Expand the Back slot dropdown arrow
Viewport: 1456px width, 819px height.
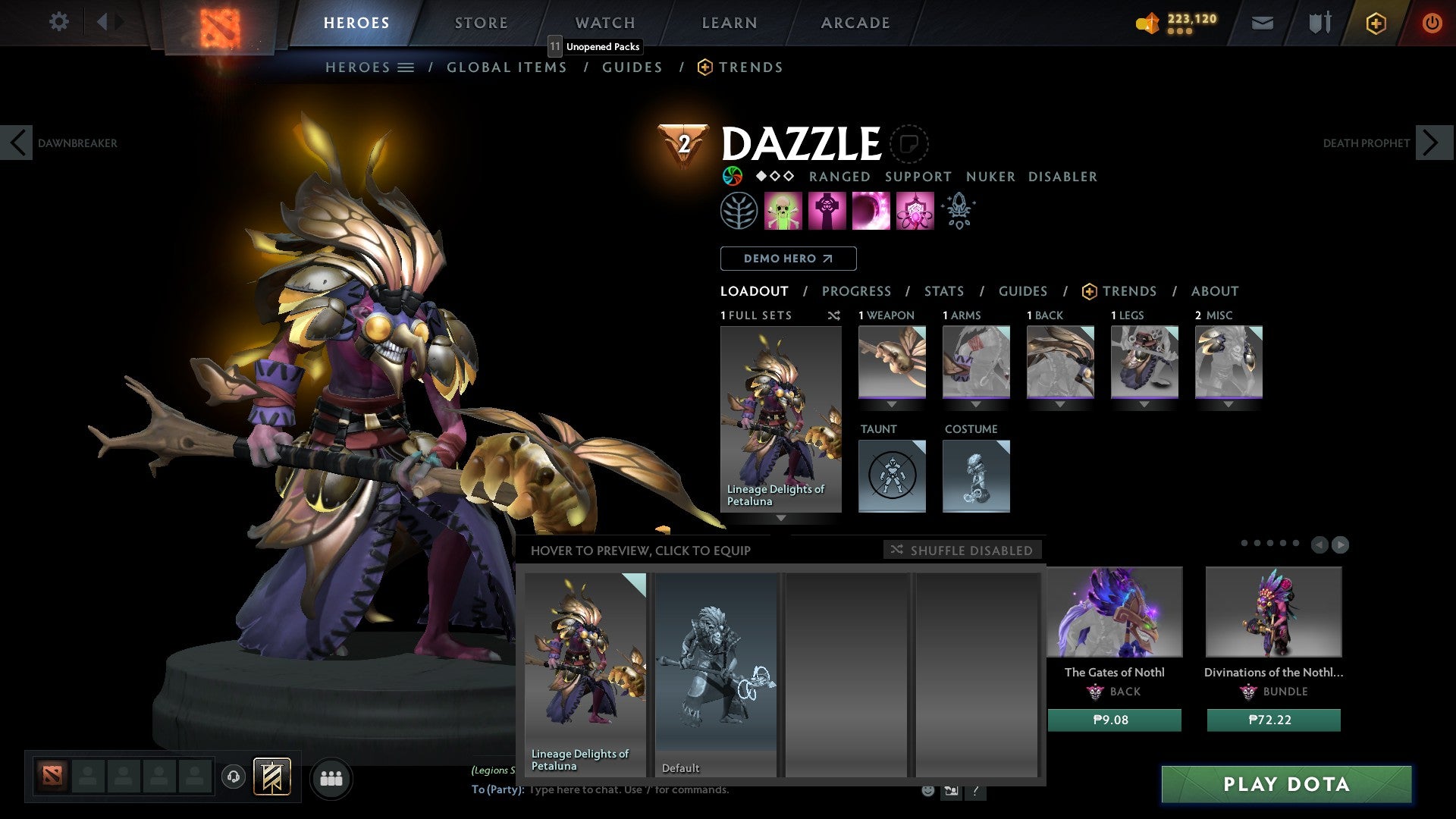[x=1060, y=404]
